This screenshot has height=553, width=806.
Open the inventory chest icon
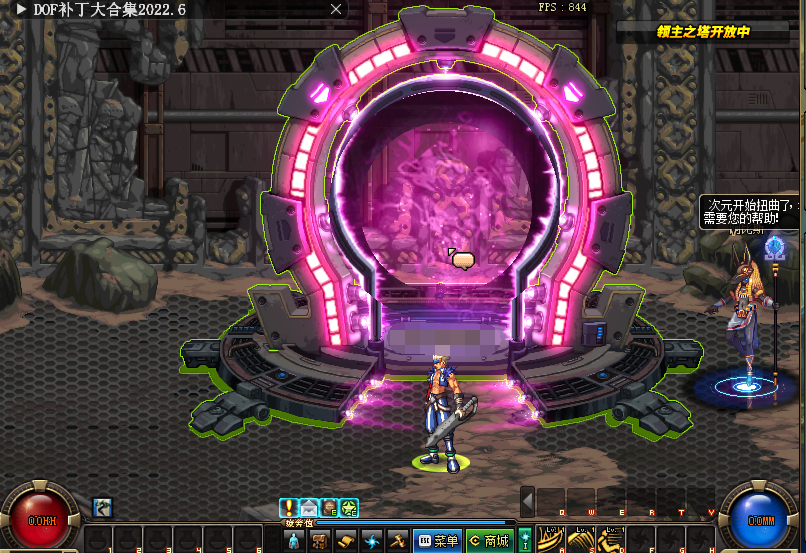point(320,541)
